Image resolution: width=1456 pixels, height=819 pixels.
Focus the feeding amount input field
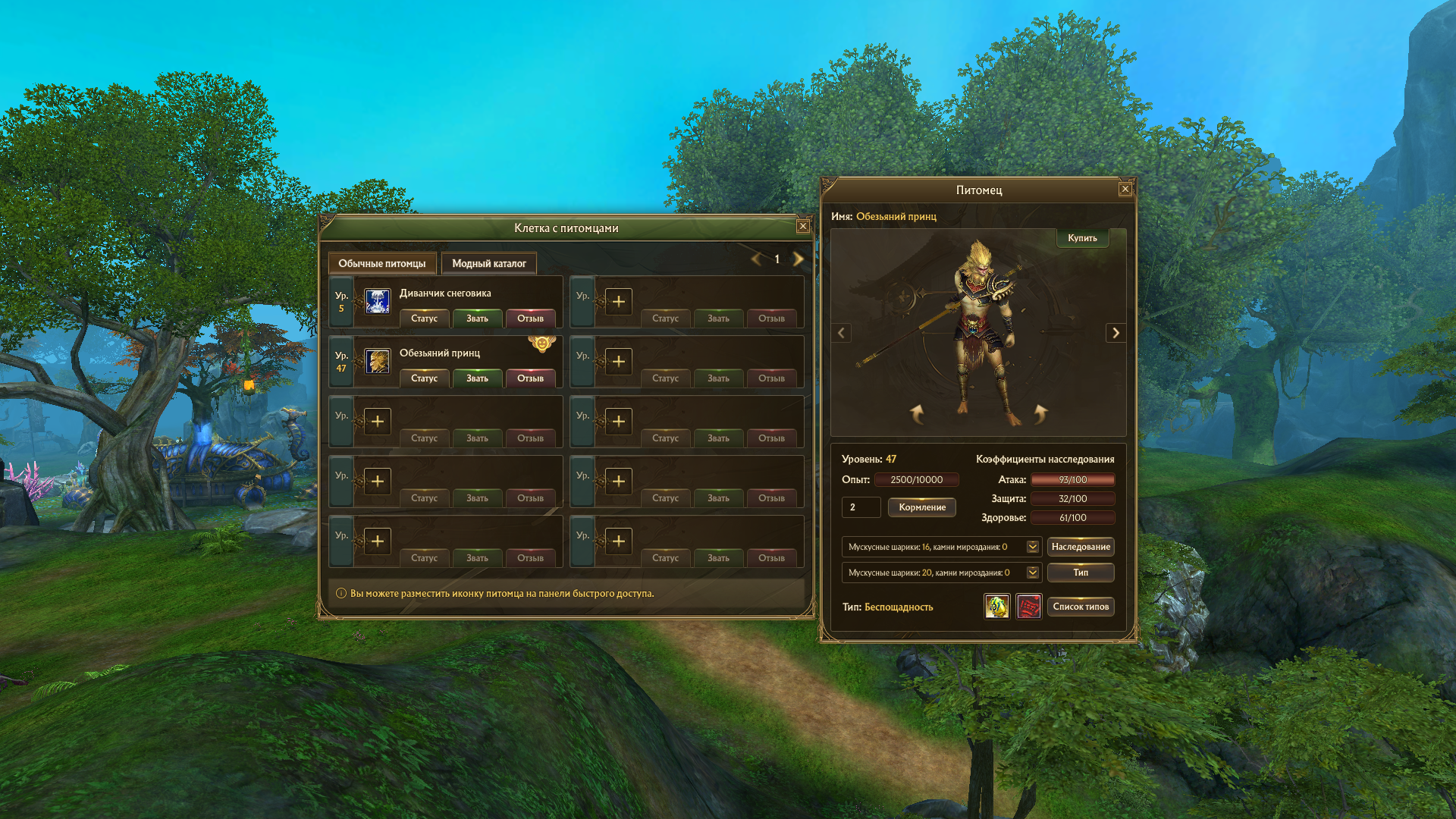[x=861, y=507]
